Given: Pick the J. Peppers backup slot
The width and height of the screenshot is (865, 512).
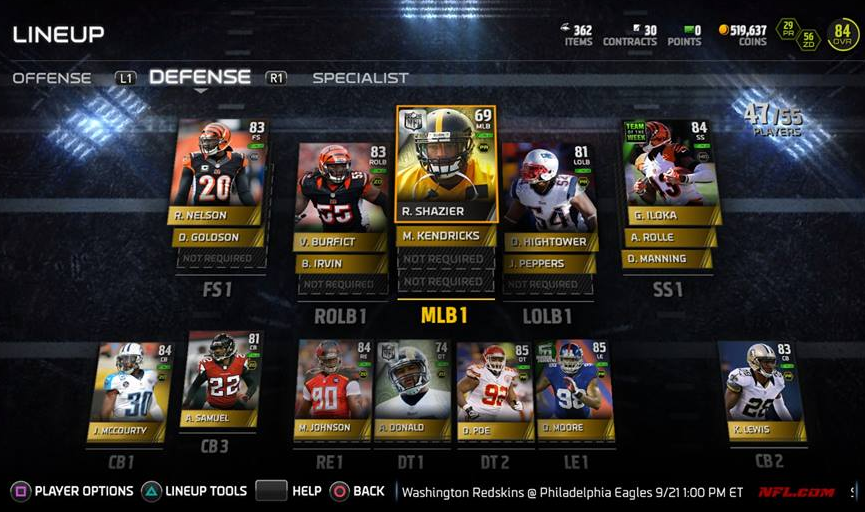Looking at the screenshot, I should [549, 263].
